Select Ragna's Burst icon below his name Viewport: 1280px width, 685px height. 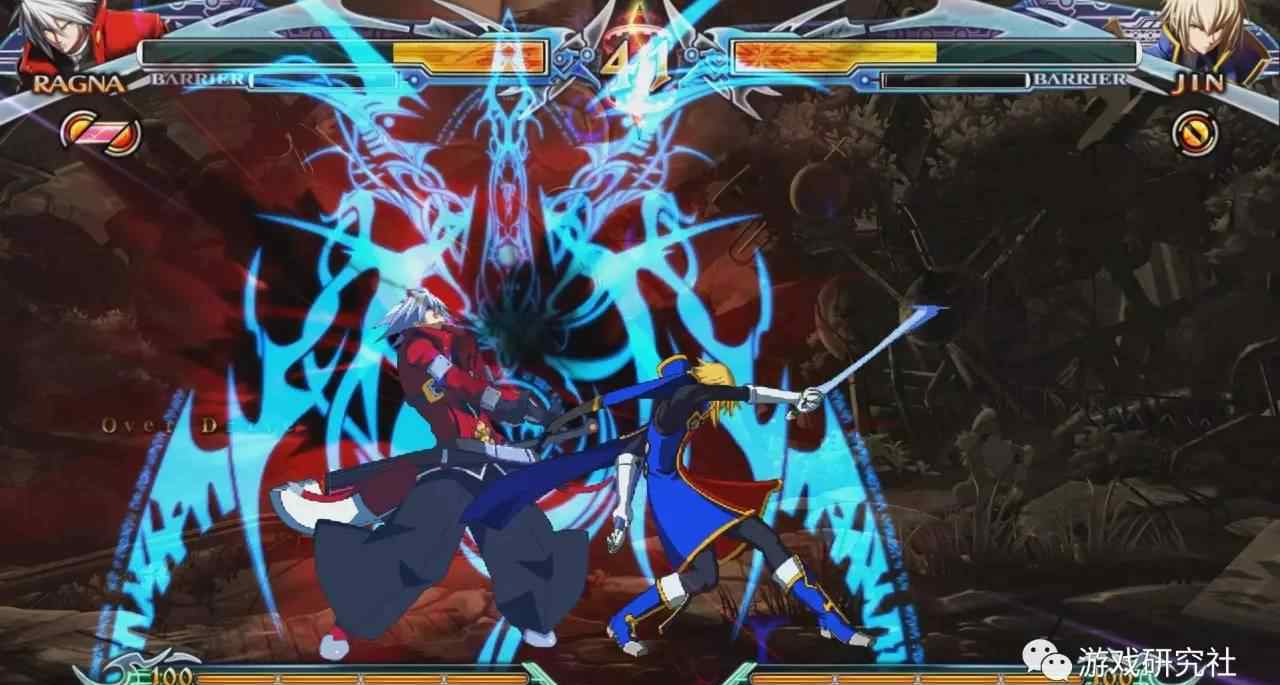pos(100,133)
